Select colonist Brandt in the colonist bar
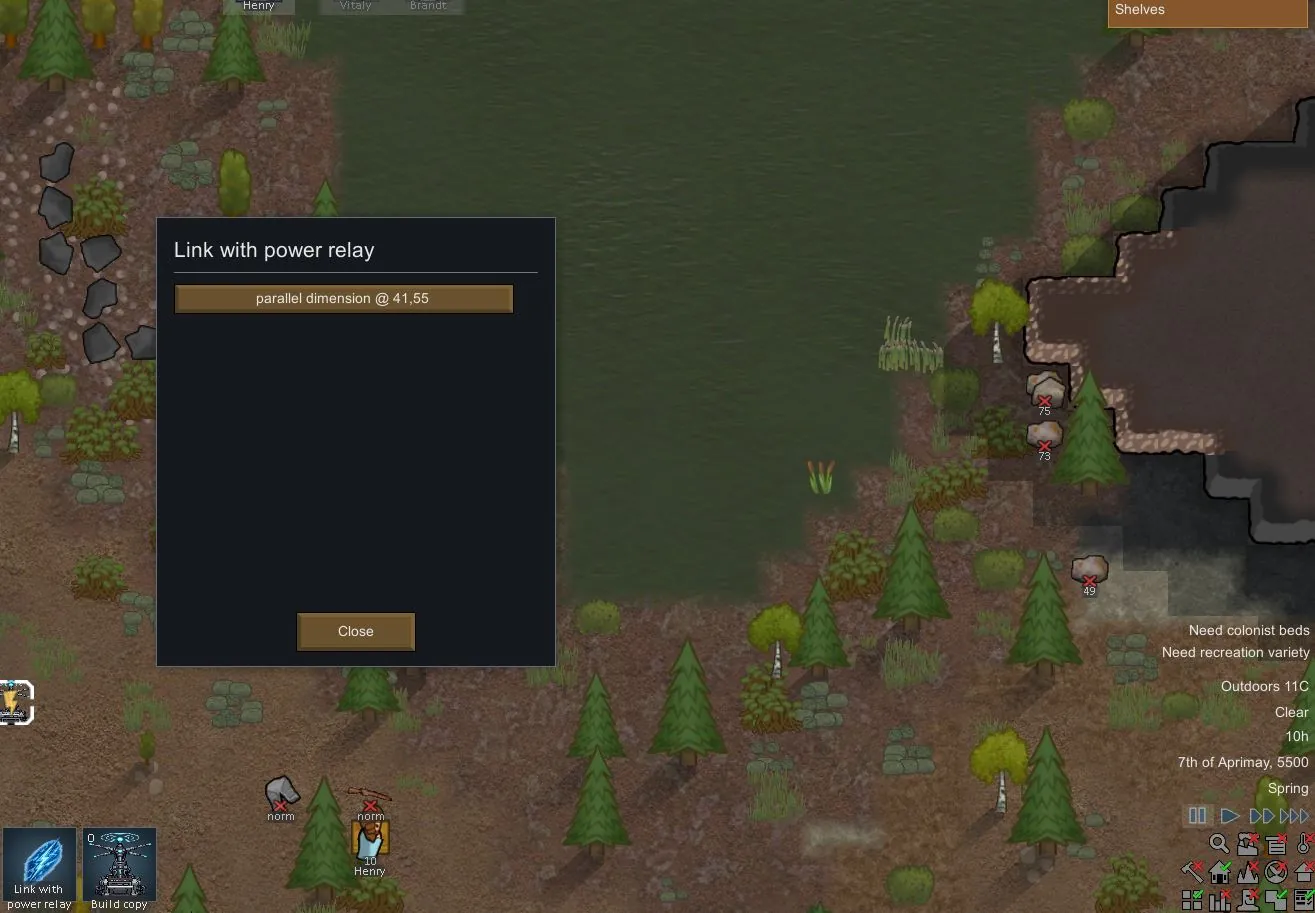 click(x=428, y=6)
